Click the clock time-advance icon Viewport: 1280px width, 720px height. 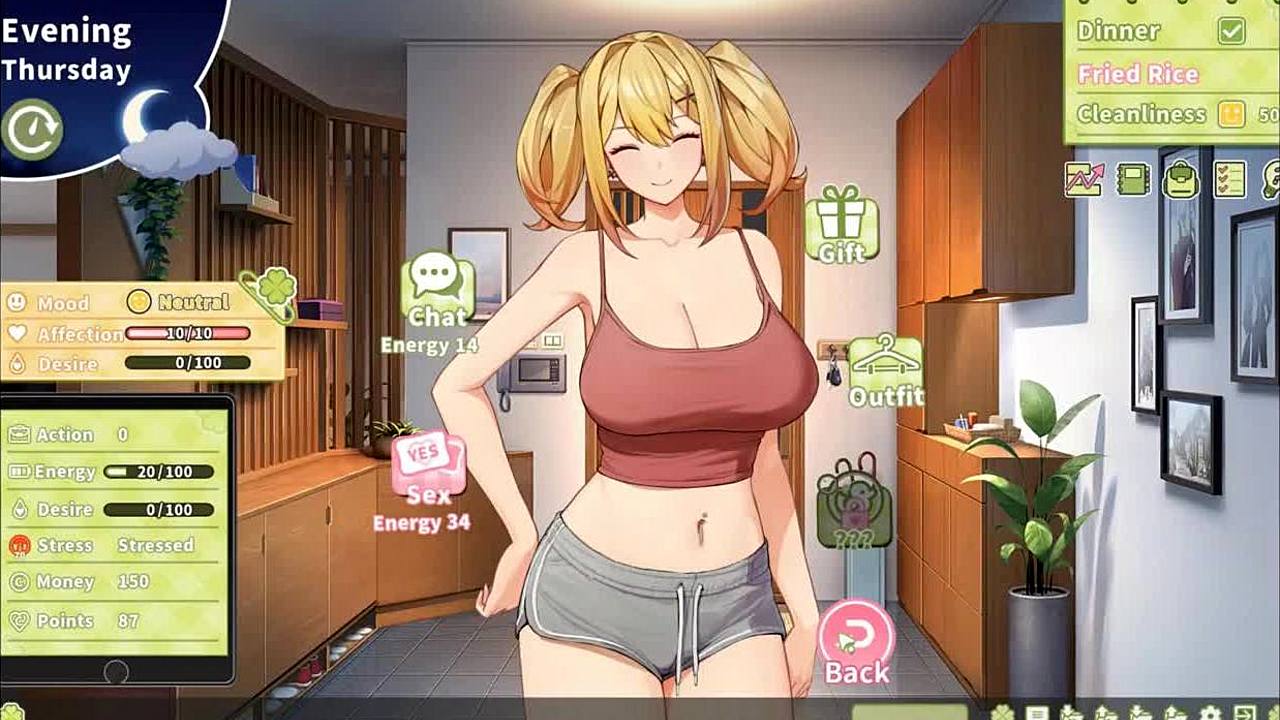click(32, 130)
